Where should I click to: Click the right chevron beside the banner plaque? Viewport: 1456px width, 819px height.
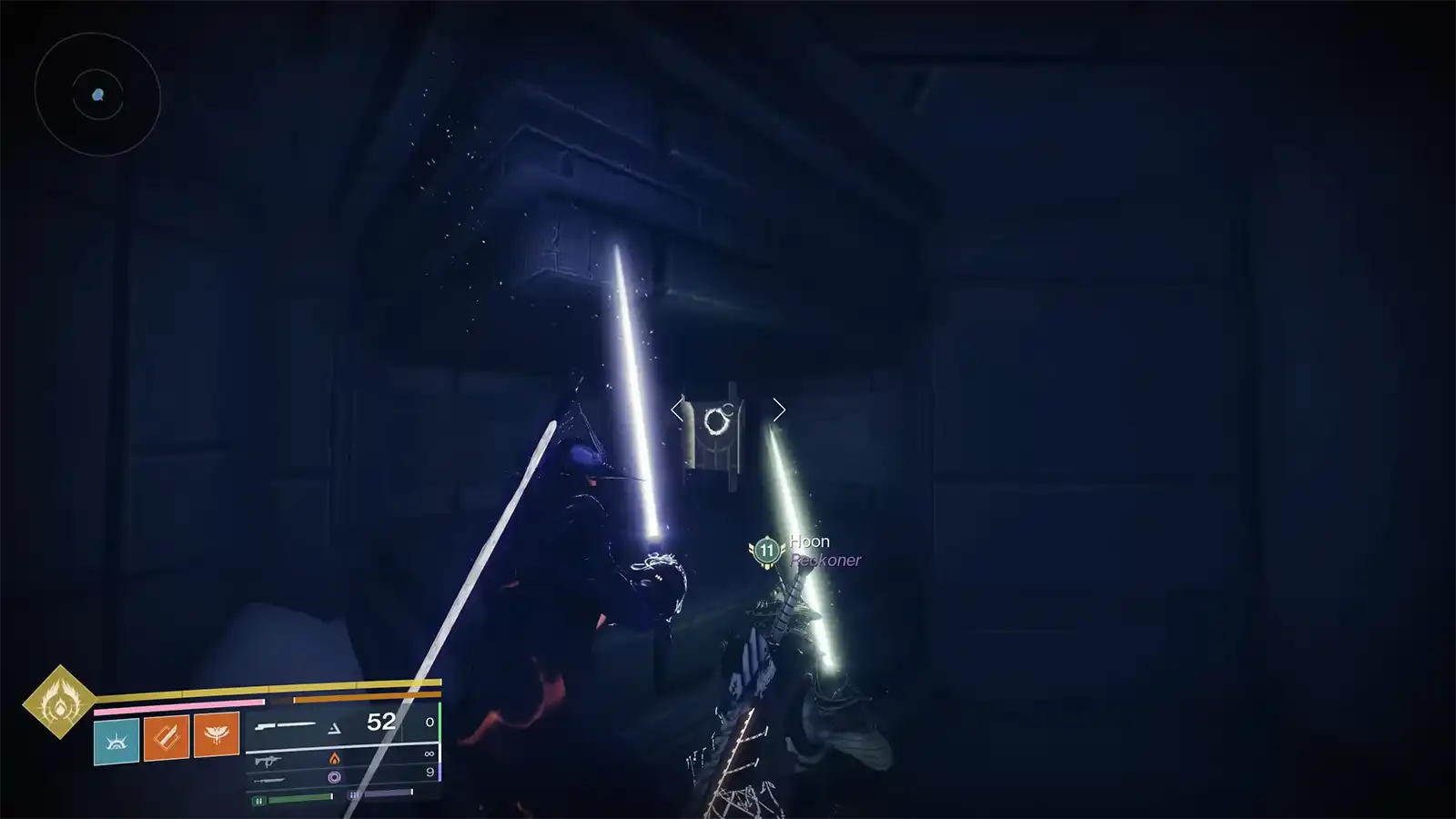[779, 409]
